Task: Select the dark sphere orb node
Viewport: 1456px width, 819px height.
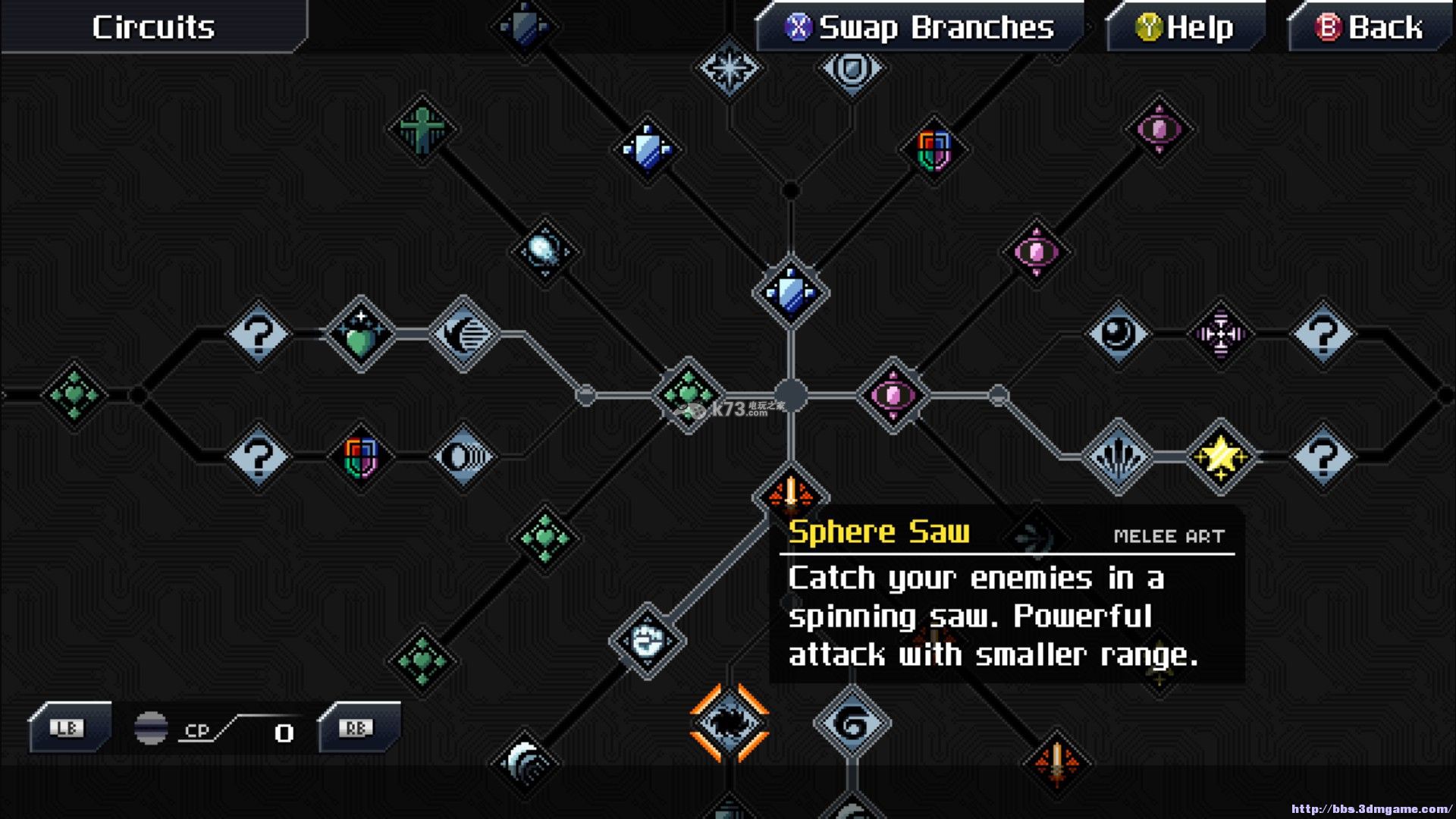Action: (x=1118, y=334)
